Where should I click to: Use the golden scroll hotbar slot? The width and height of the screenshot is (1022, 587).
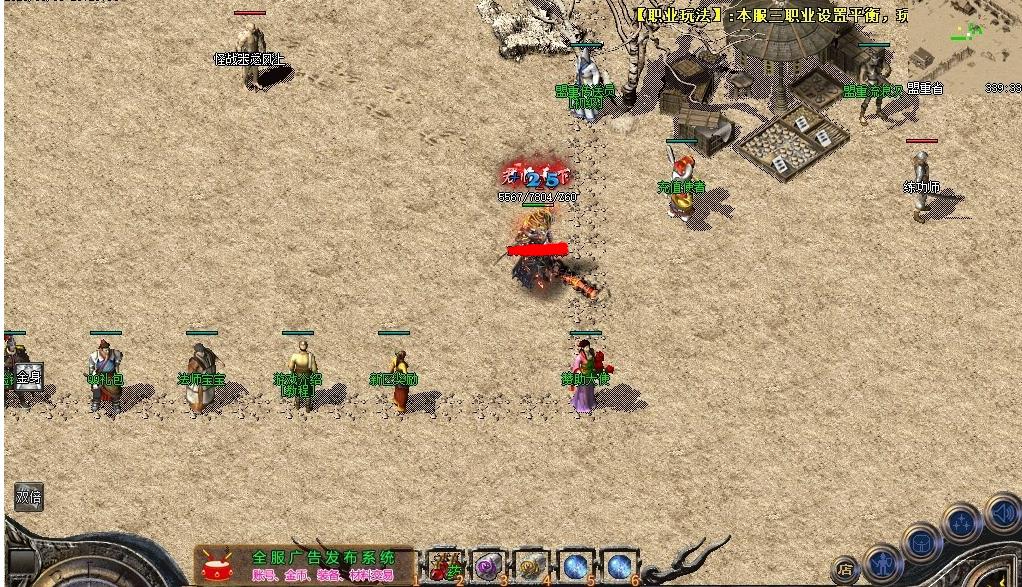click(x=532, y=567)
